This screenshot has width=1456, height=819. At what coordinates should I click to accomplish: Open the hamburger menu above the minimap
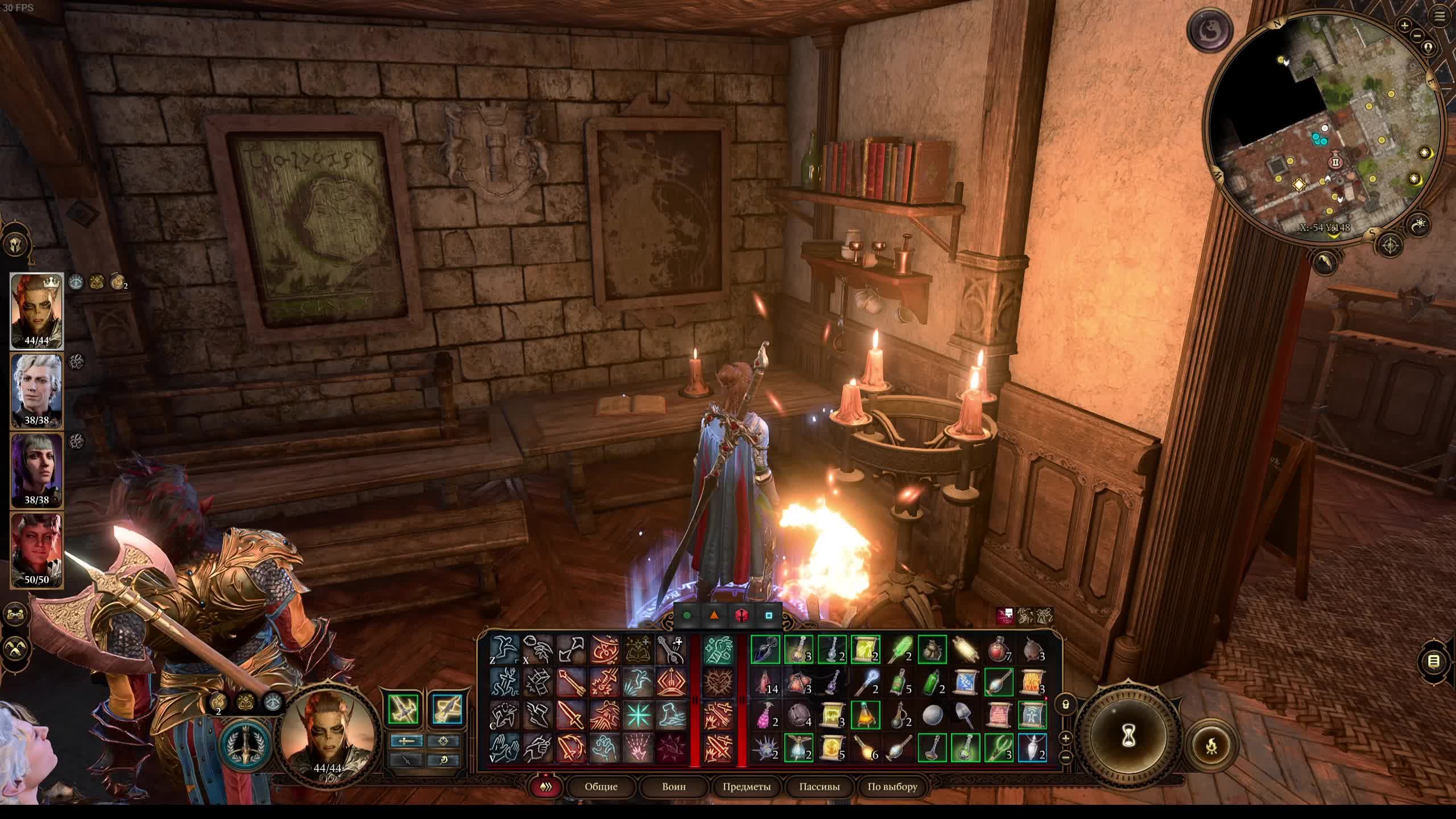click(x=1440, y=16)
